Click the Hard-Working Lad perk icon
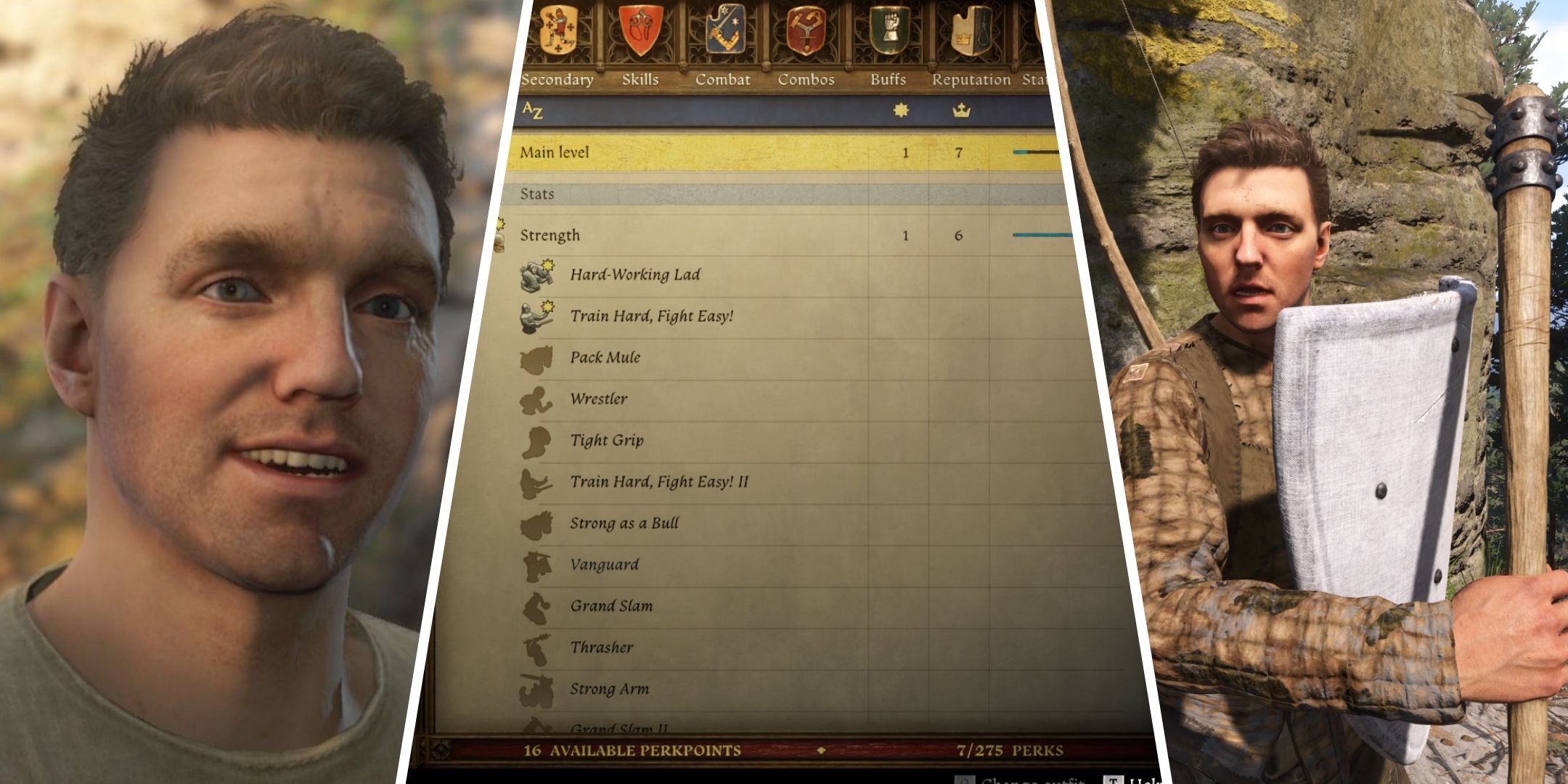1568x784 pixels. click(534, 274)
